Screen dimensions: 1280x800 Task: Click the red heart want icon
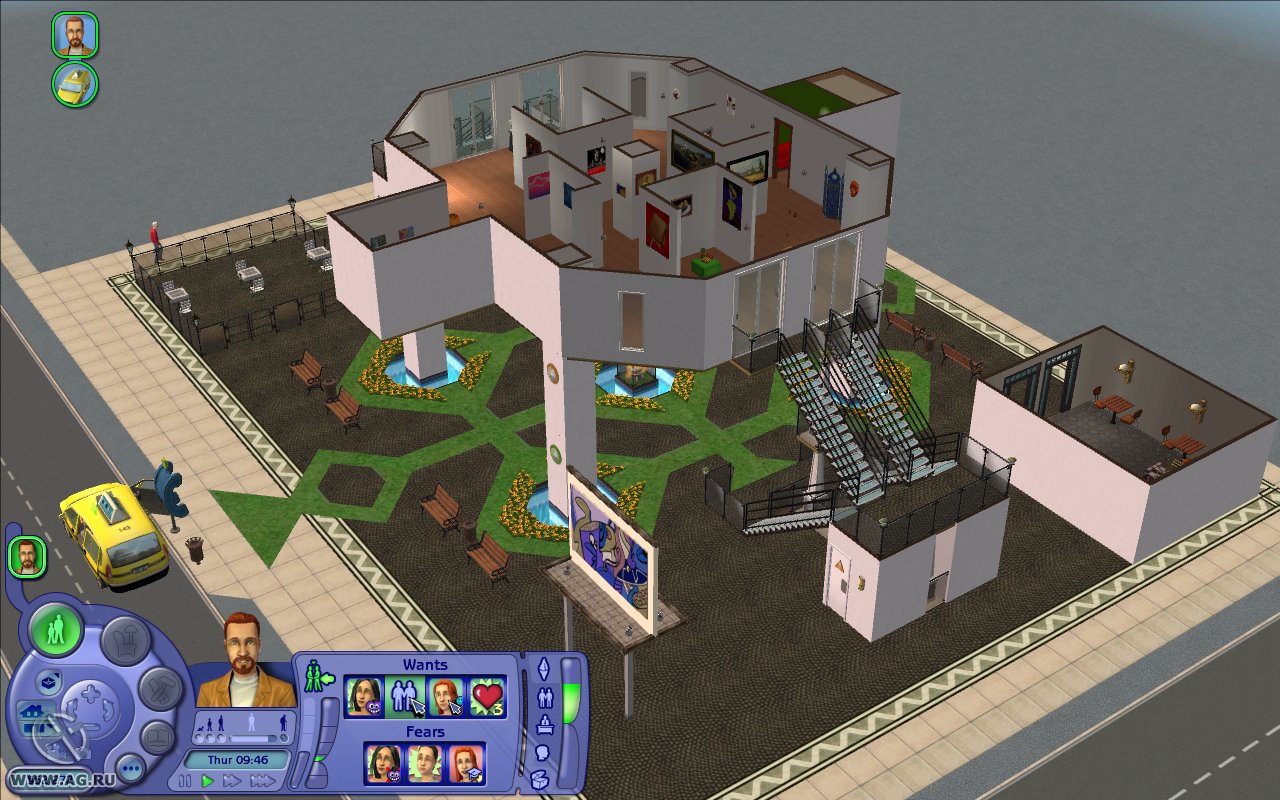click(x=487, y=697)
